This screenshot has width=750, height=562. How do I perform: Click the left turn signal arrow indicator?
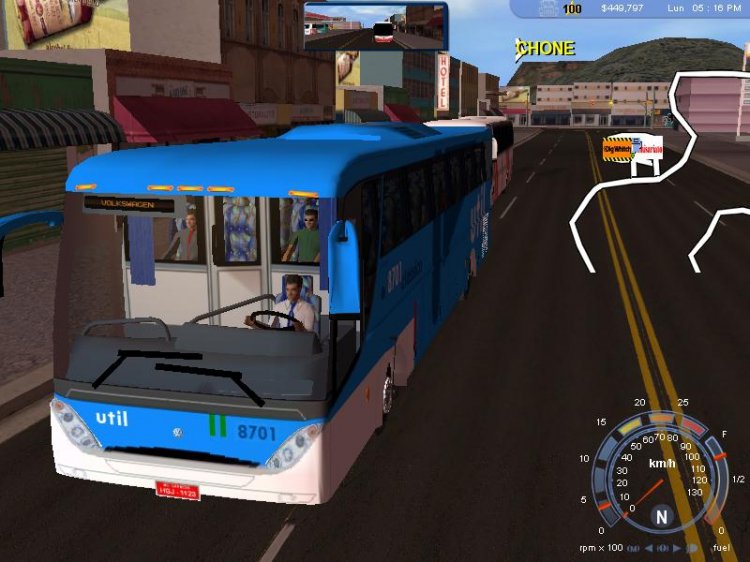[648, 548]
